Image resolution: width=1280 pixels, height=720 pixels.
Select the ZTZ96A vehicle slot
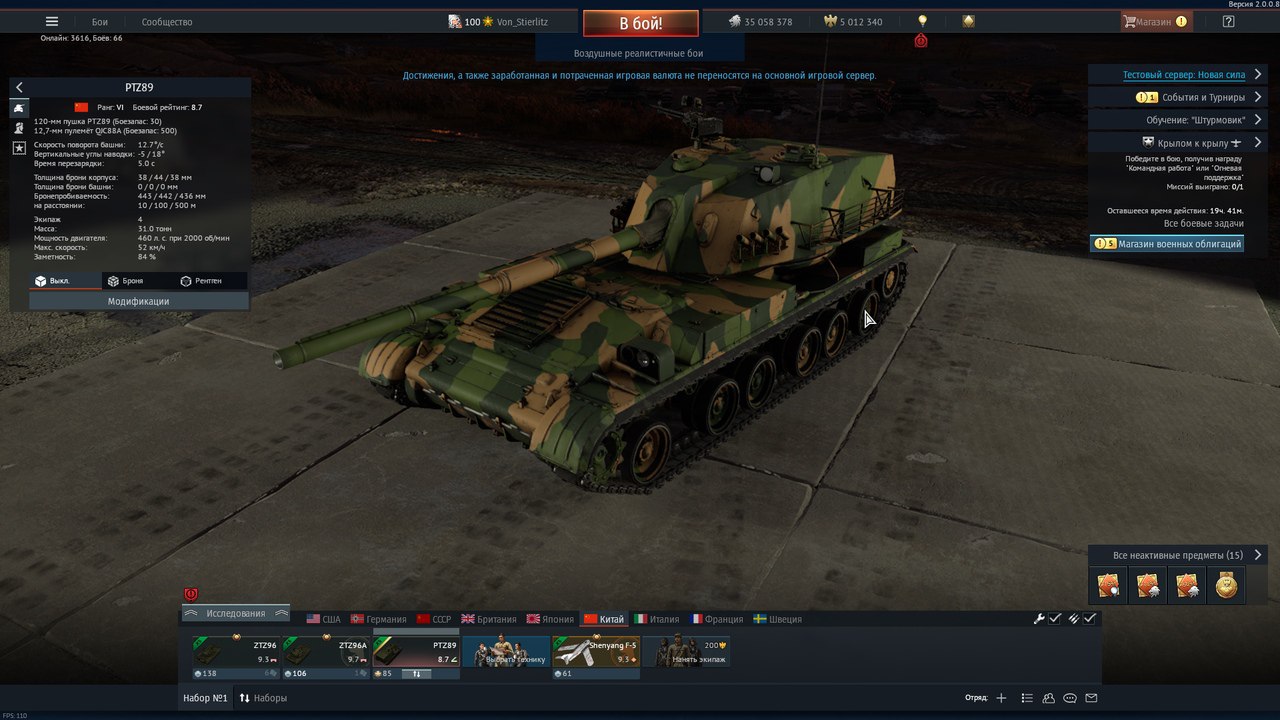click(x=327, y=656)
